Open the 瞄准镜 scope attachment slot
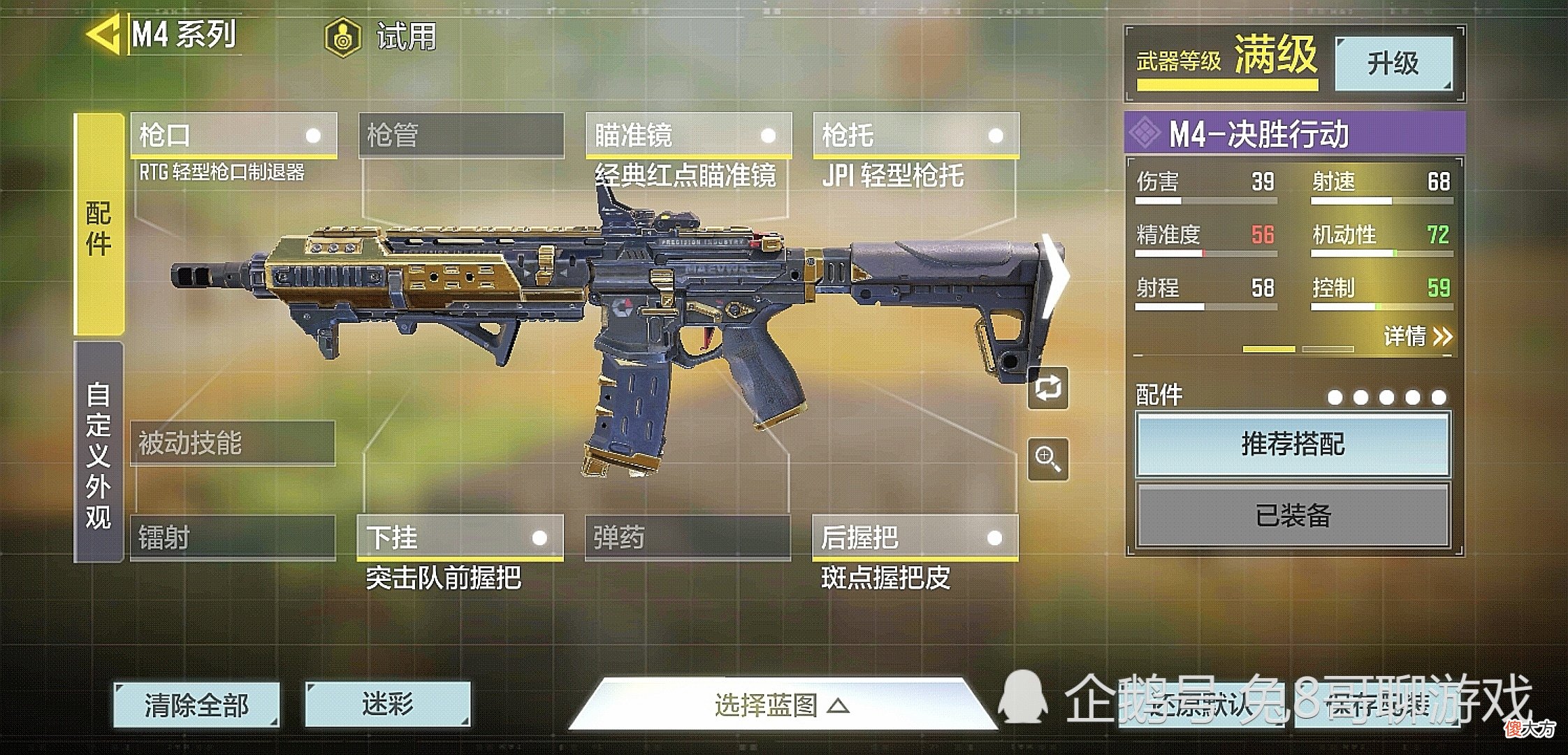The width and height of the screenshot is (1568, 755). 688,135
